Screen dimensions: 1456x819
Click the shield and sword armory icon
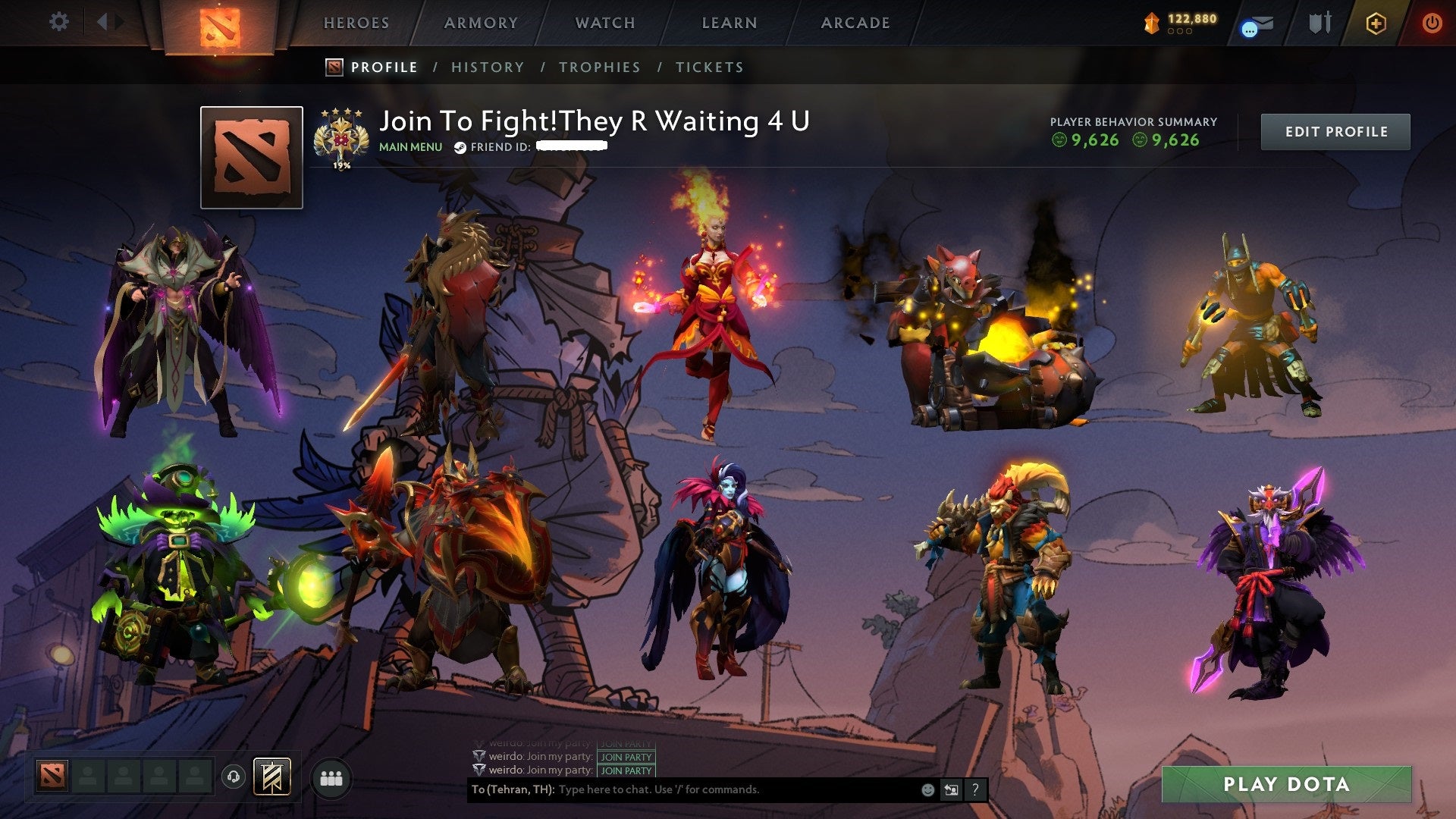[x=1319, y=23]
